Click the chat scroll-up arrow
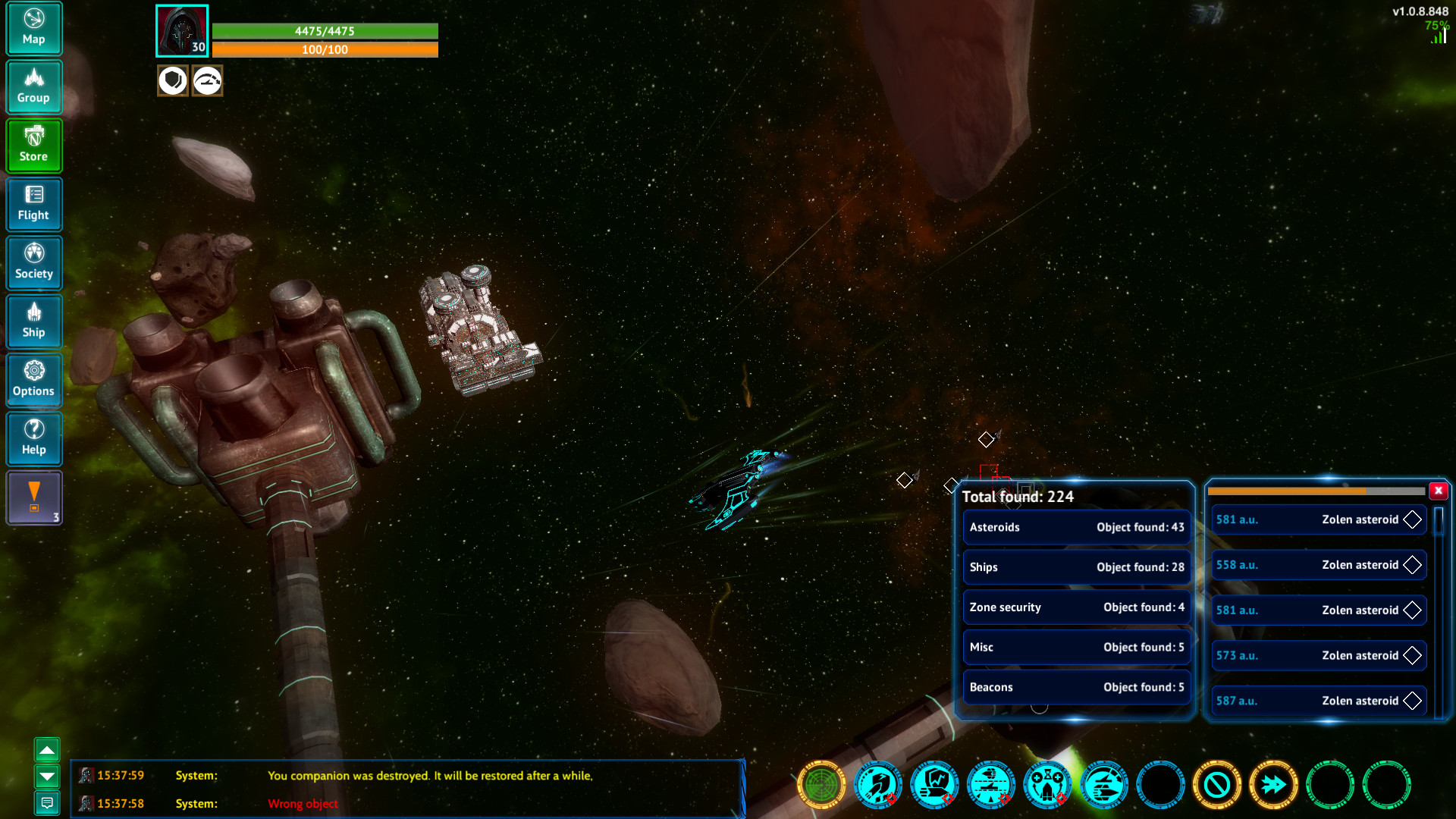This screenshot has width=1456, height=819. click(48, 749)
